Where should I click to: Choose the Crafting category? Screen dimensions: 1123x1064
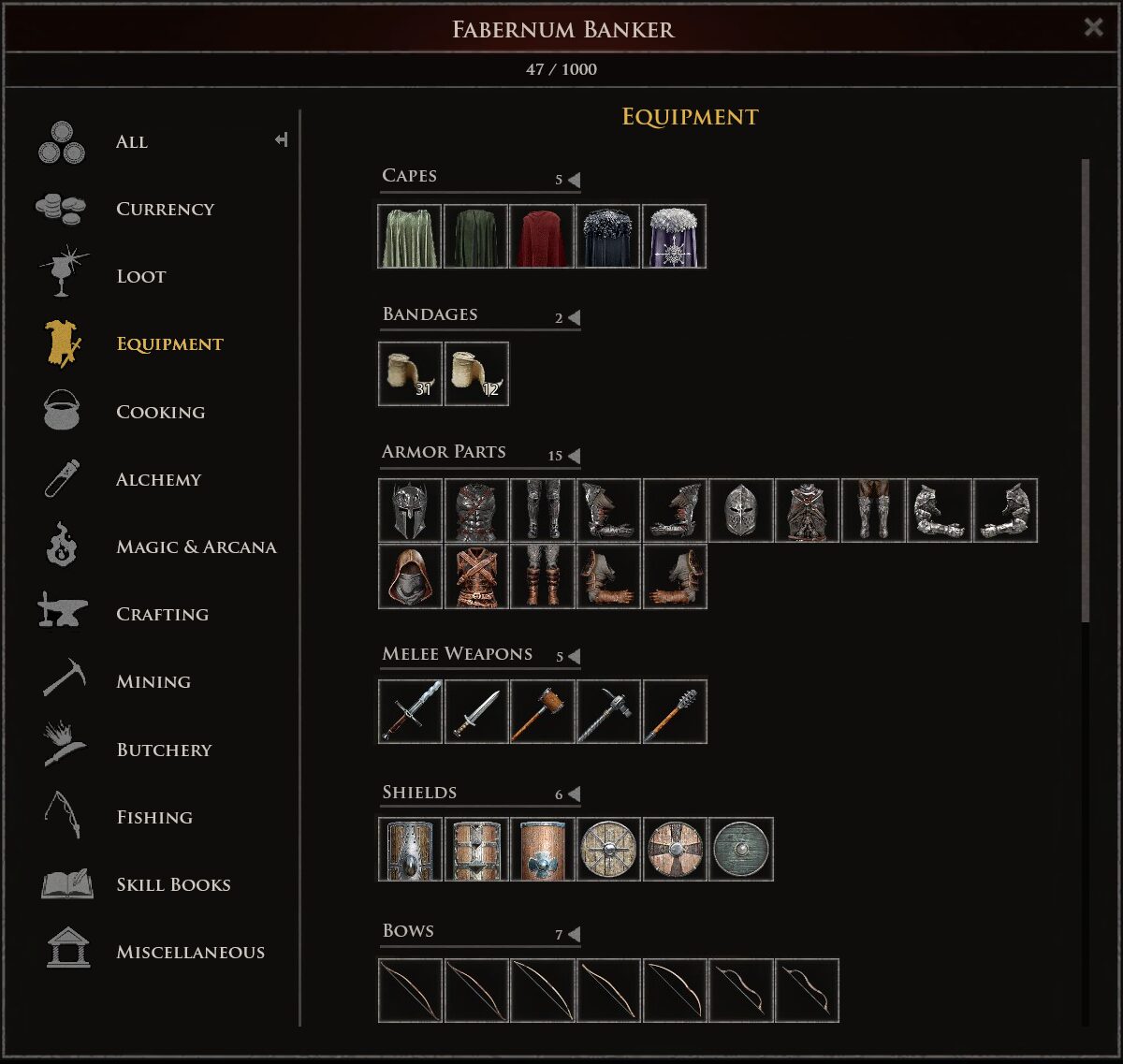point(162,615)
